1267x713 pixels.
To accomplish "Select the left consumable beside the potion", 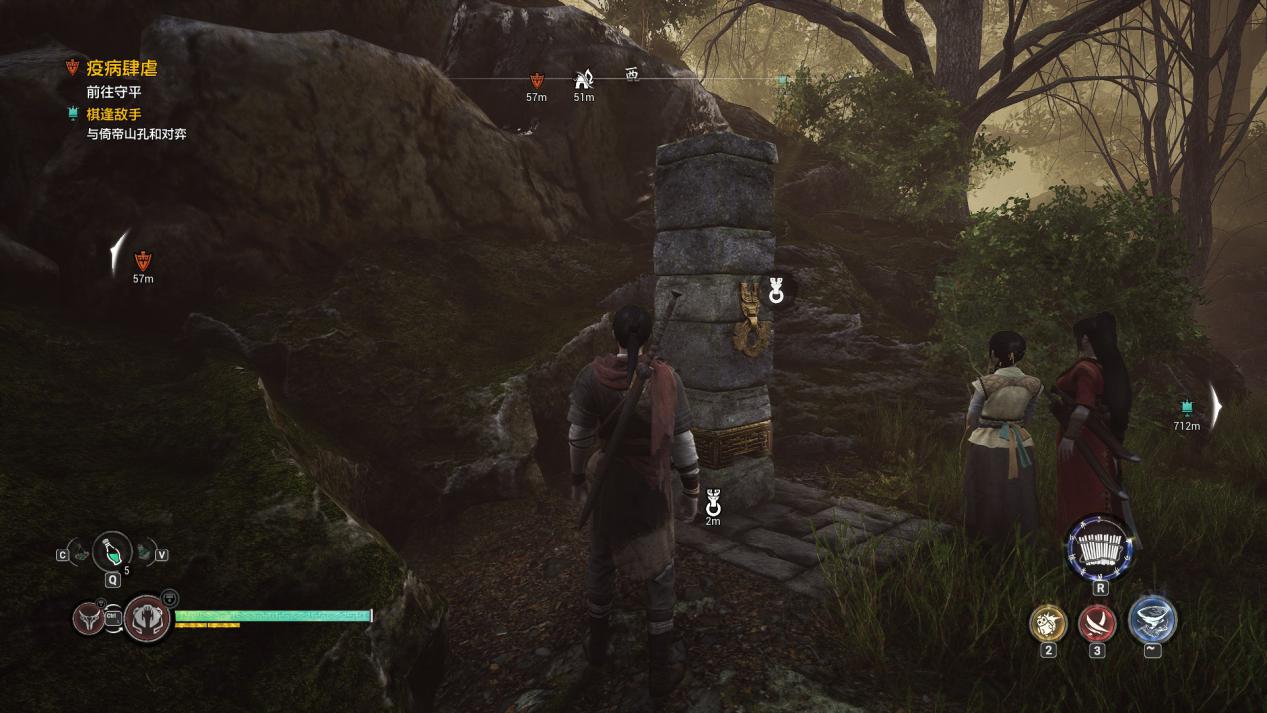I will (x=80, y=553).
